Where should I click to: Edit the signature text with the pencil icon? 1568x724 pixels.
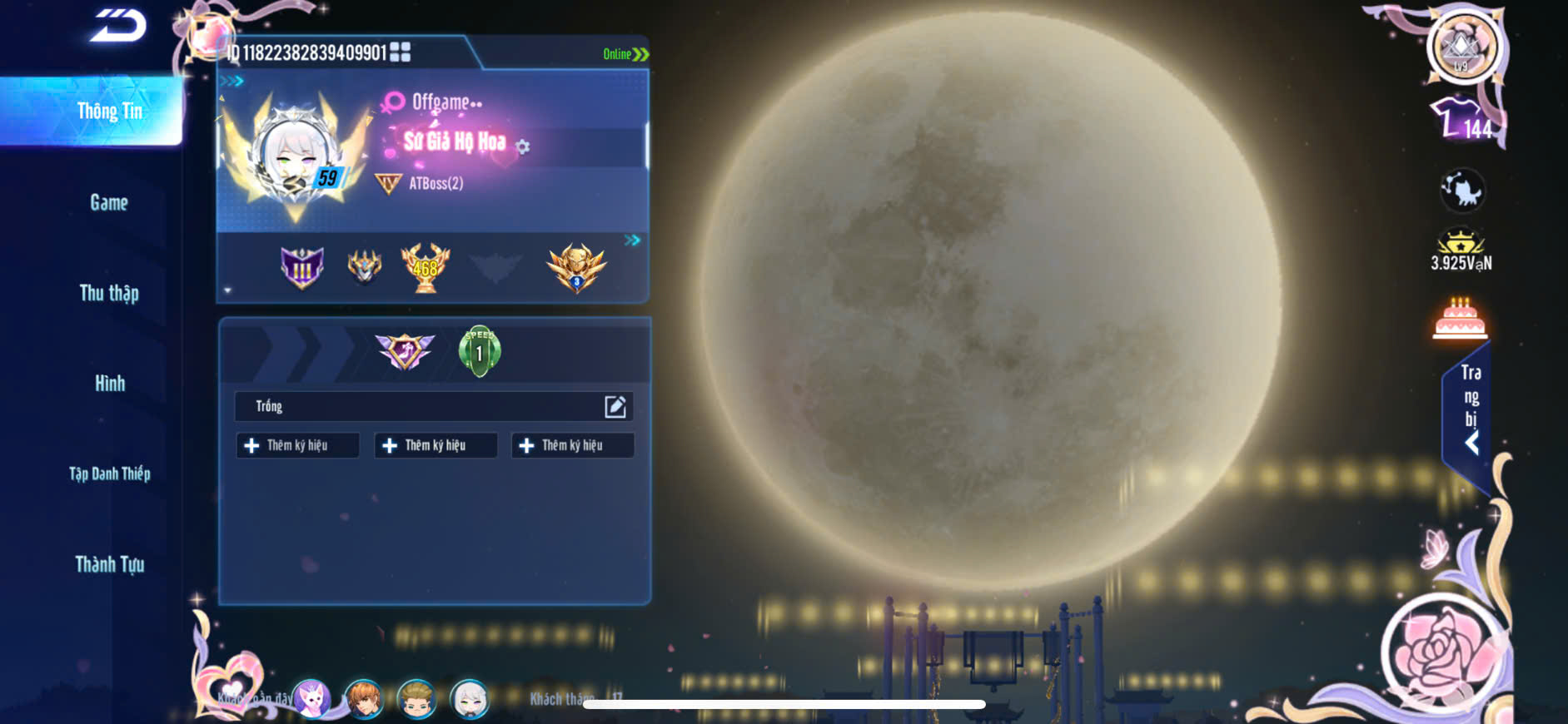[615, 406]
